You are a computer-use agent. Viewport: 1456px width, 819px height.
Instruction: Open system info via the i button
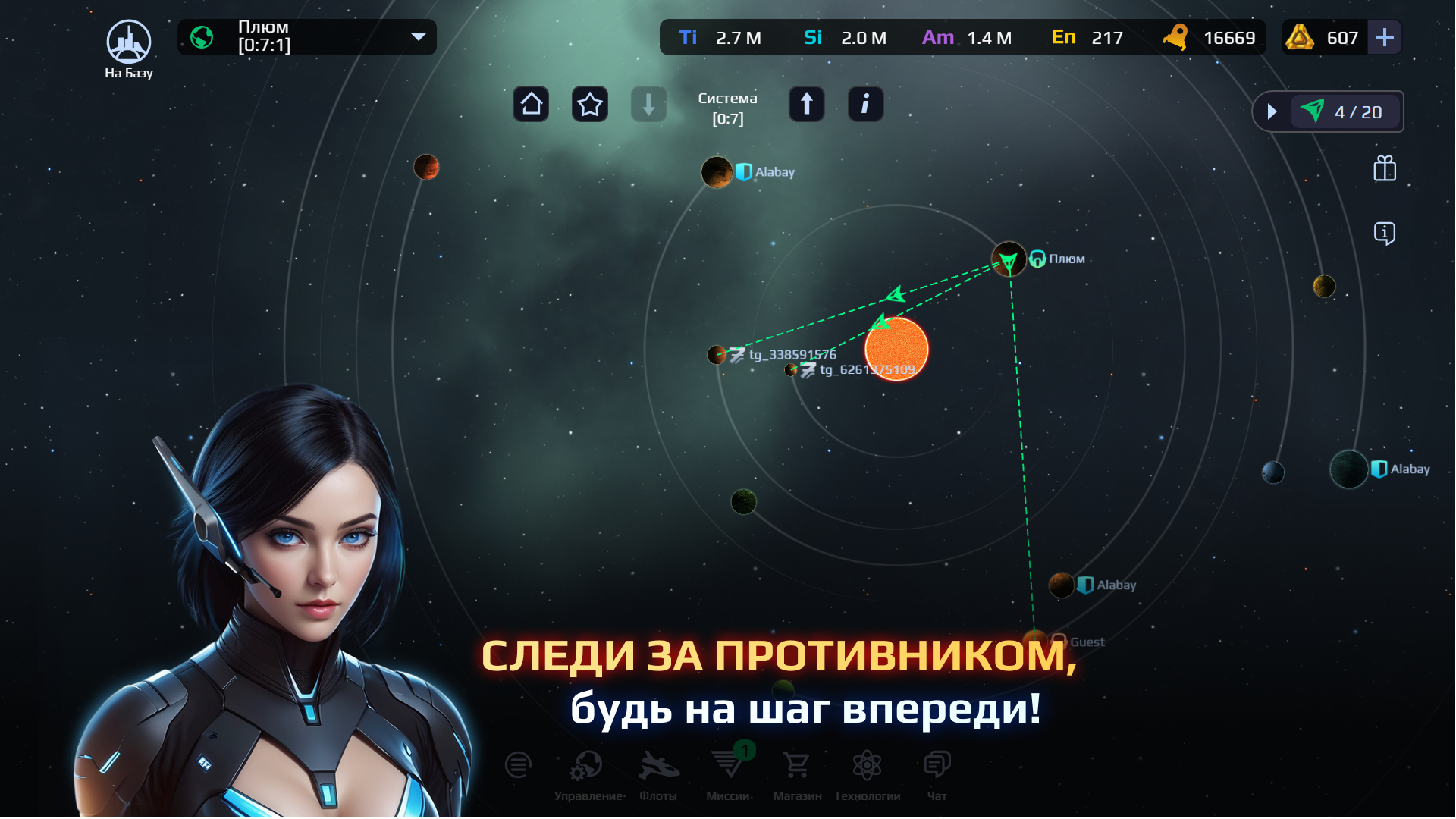(865, 104)
